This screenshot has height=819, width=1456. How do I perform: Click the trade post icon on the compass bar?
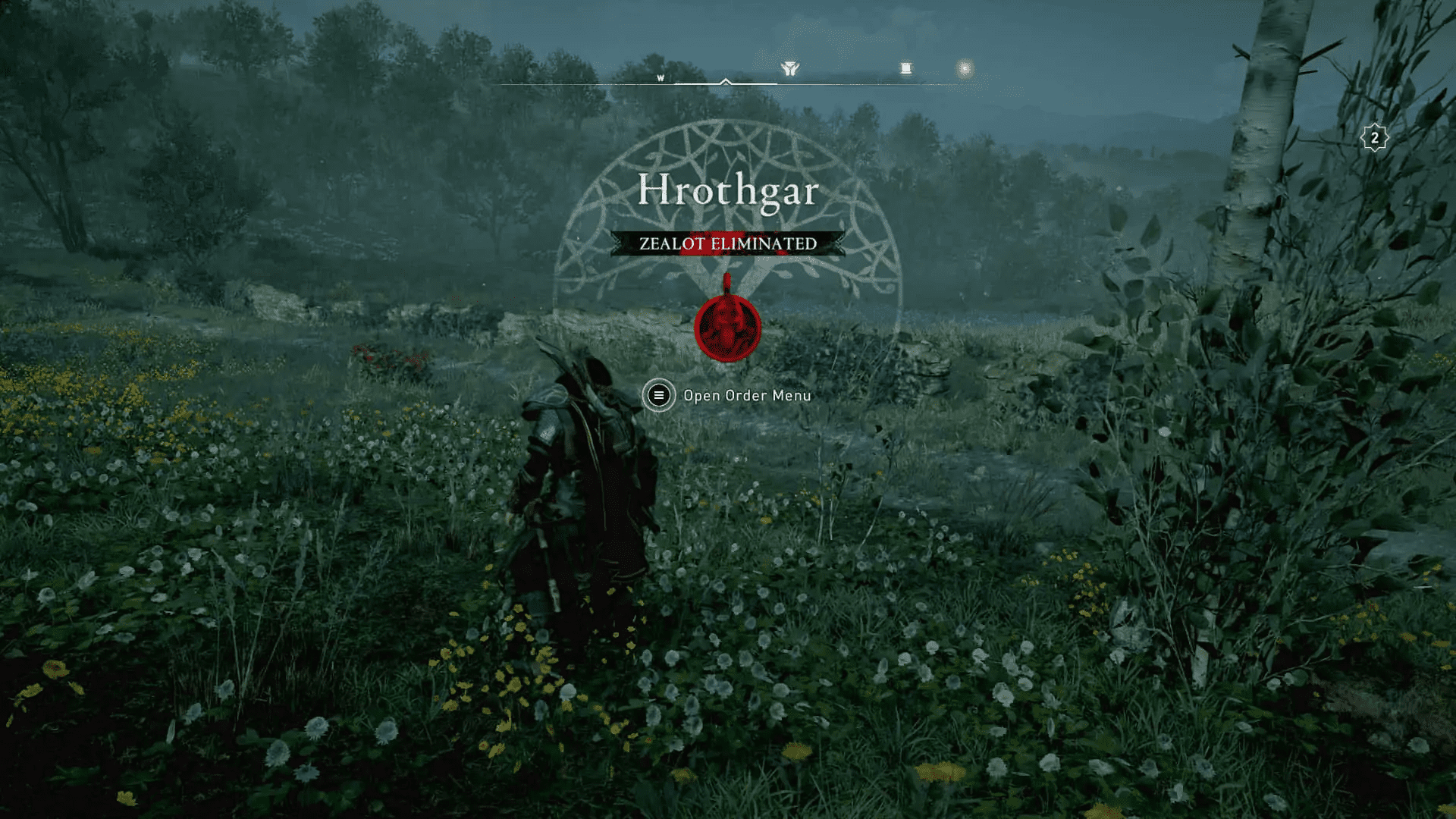906,67
